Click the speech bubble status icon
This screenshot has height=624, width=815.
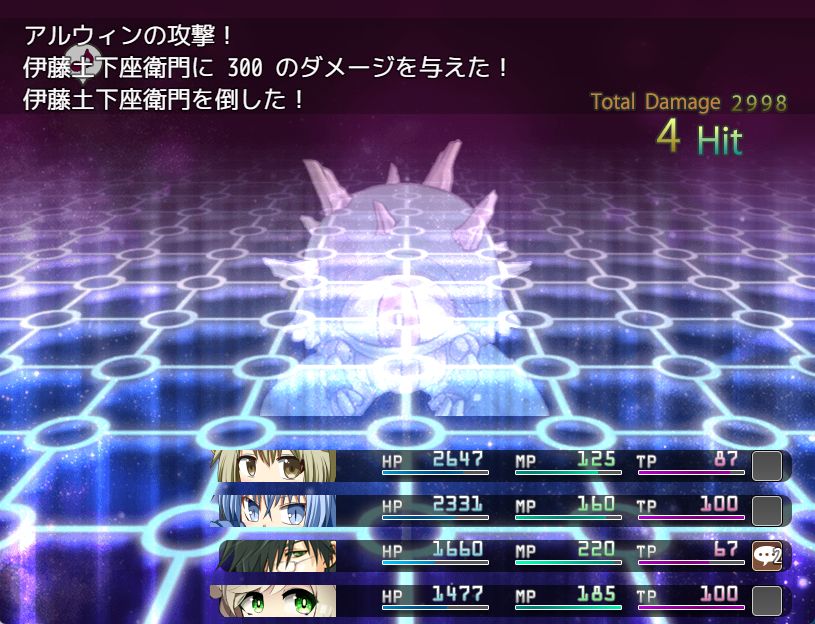click(766, 555)
